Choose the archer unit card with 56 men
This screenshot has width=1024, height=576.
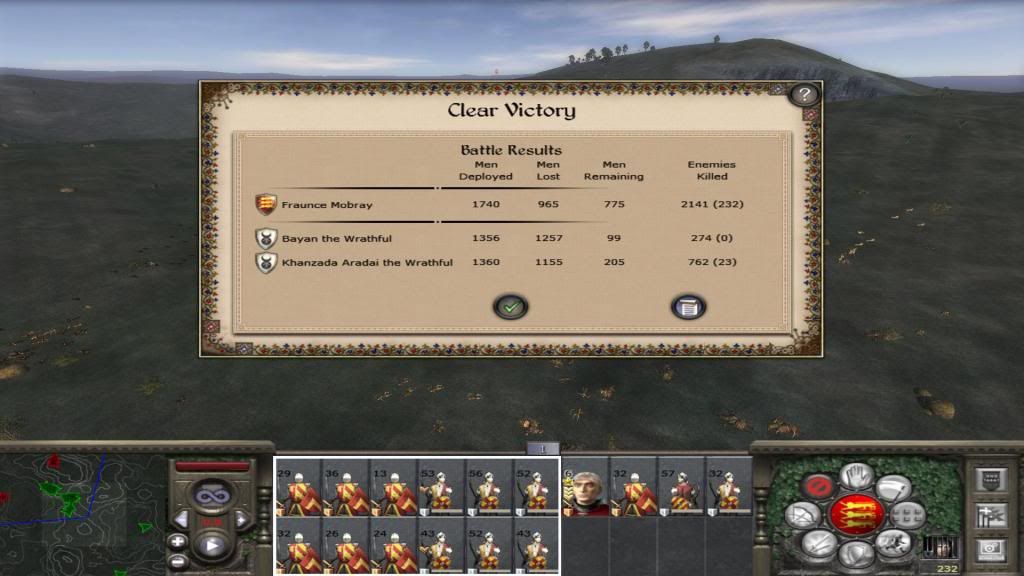click(x=490, y=487)
